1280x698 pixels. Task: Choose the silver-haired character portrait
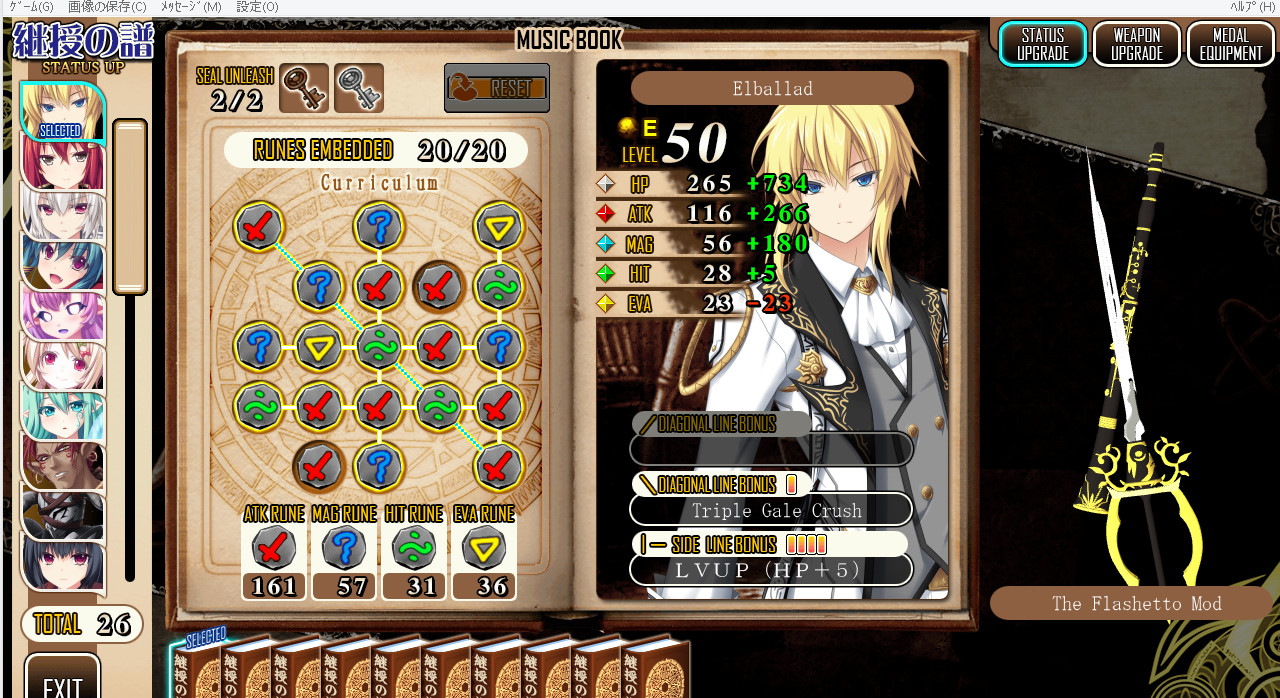(62, 214)
